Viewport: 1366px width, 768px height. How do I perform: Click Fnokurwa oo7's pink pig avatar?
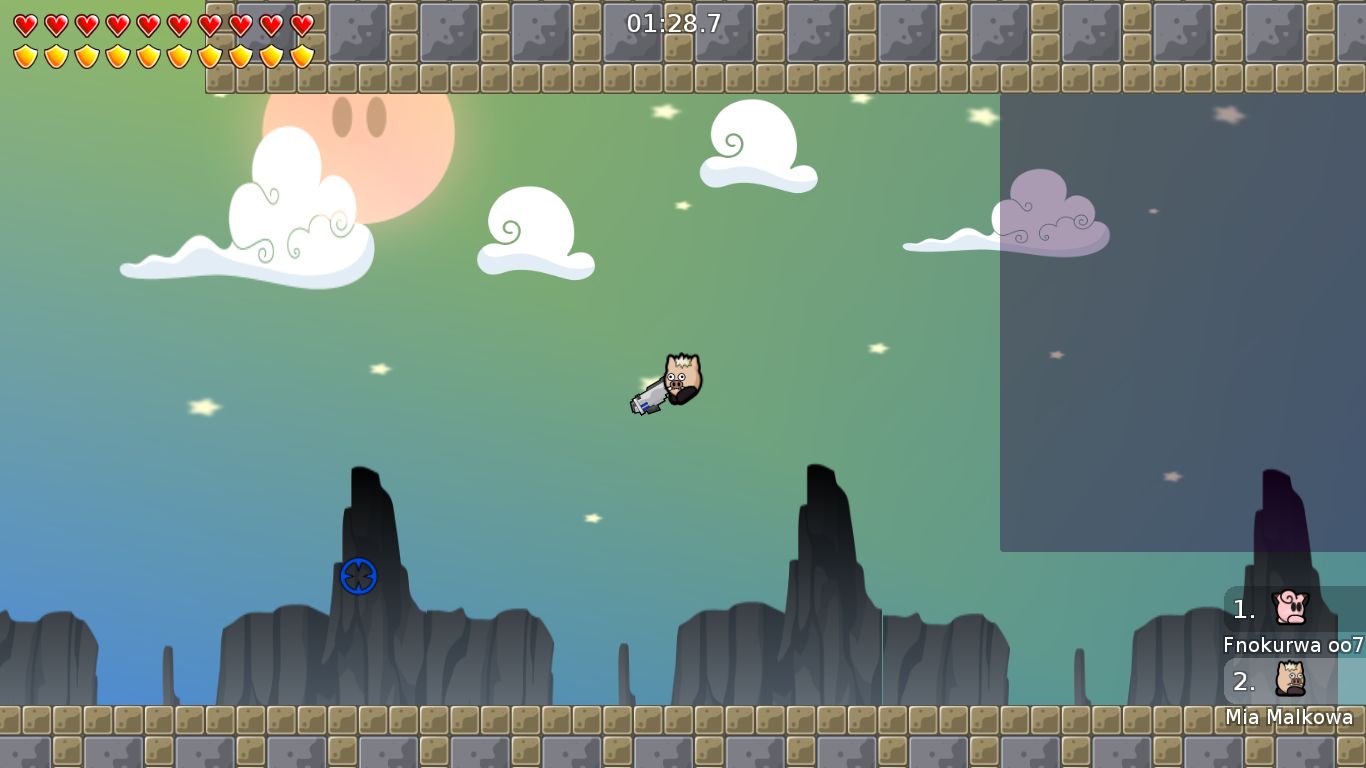pos(1290,608)
